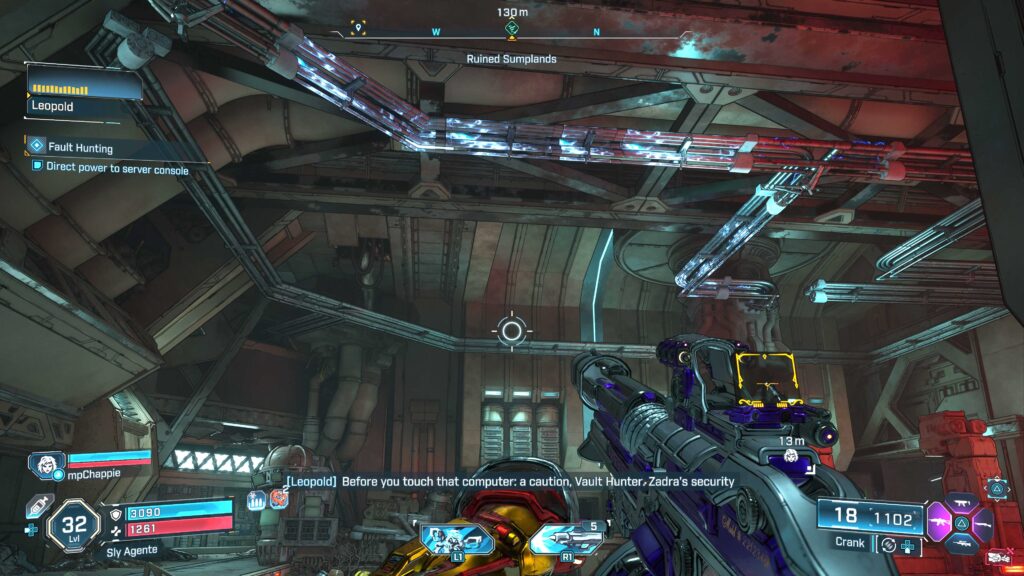1024x576 pixels.
Task: Click the yellow waypoint pin on the compass
Action: click(x=359, y=28)
